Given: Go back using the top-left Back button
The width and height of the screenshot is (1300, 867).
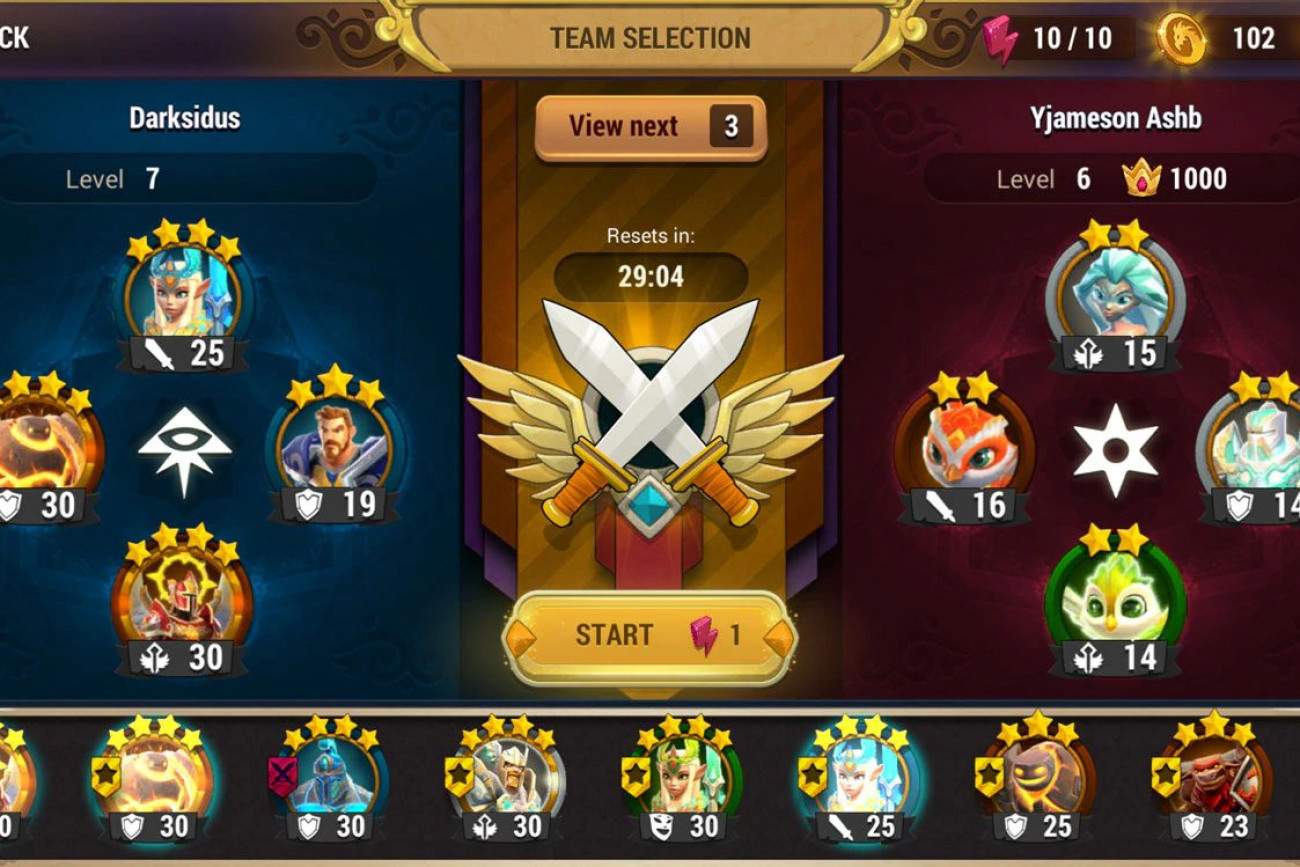Looking at the screenshot, I should coord(15,38).
